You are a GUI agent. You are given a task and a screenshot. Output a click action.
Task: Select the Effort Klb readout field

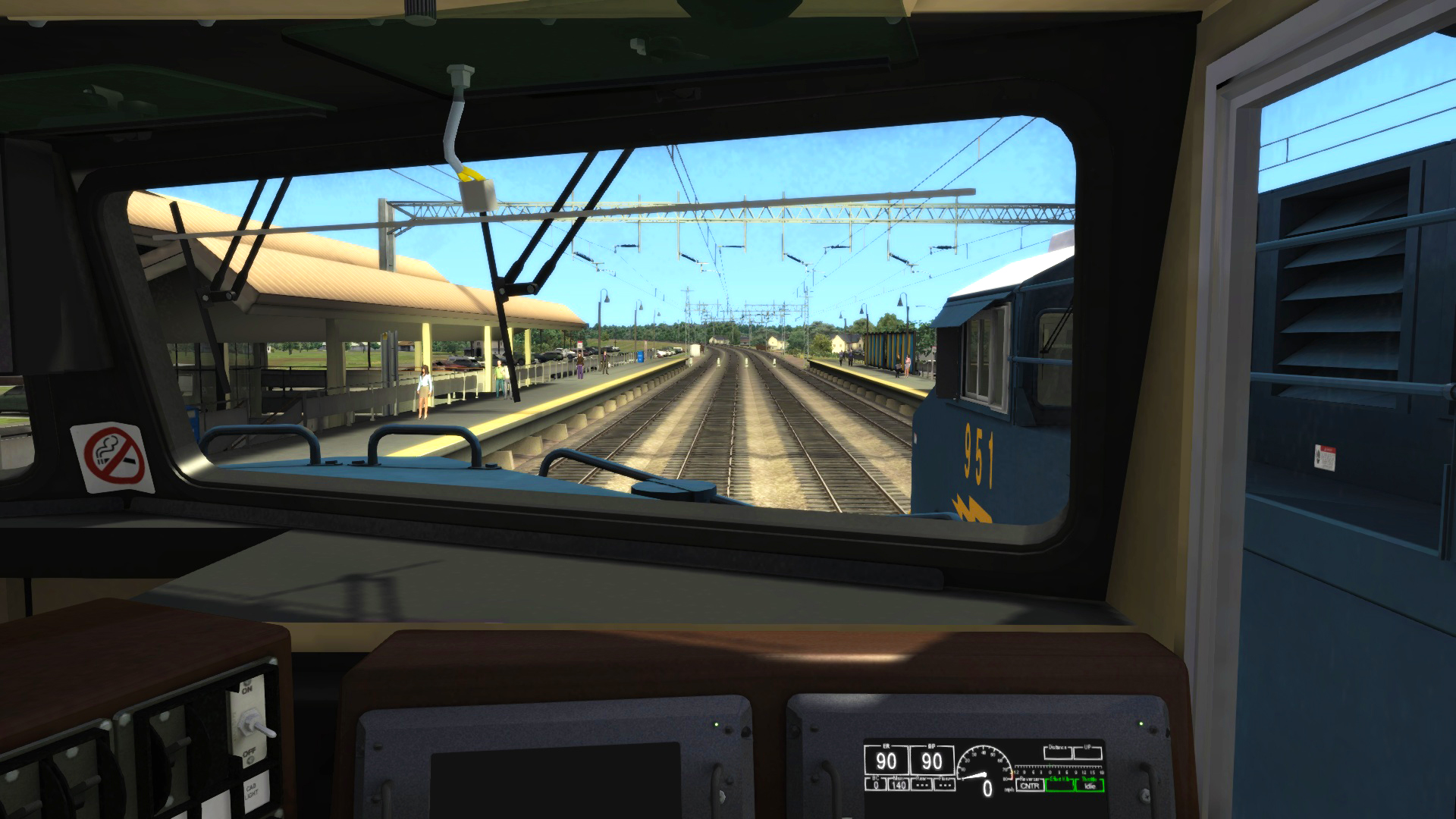click(x=1061, y=786)
